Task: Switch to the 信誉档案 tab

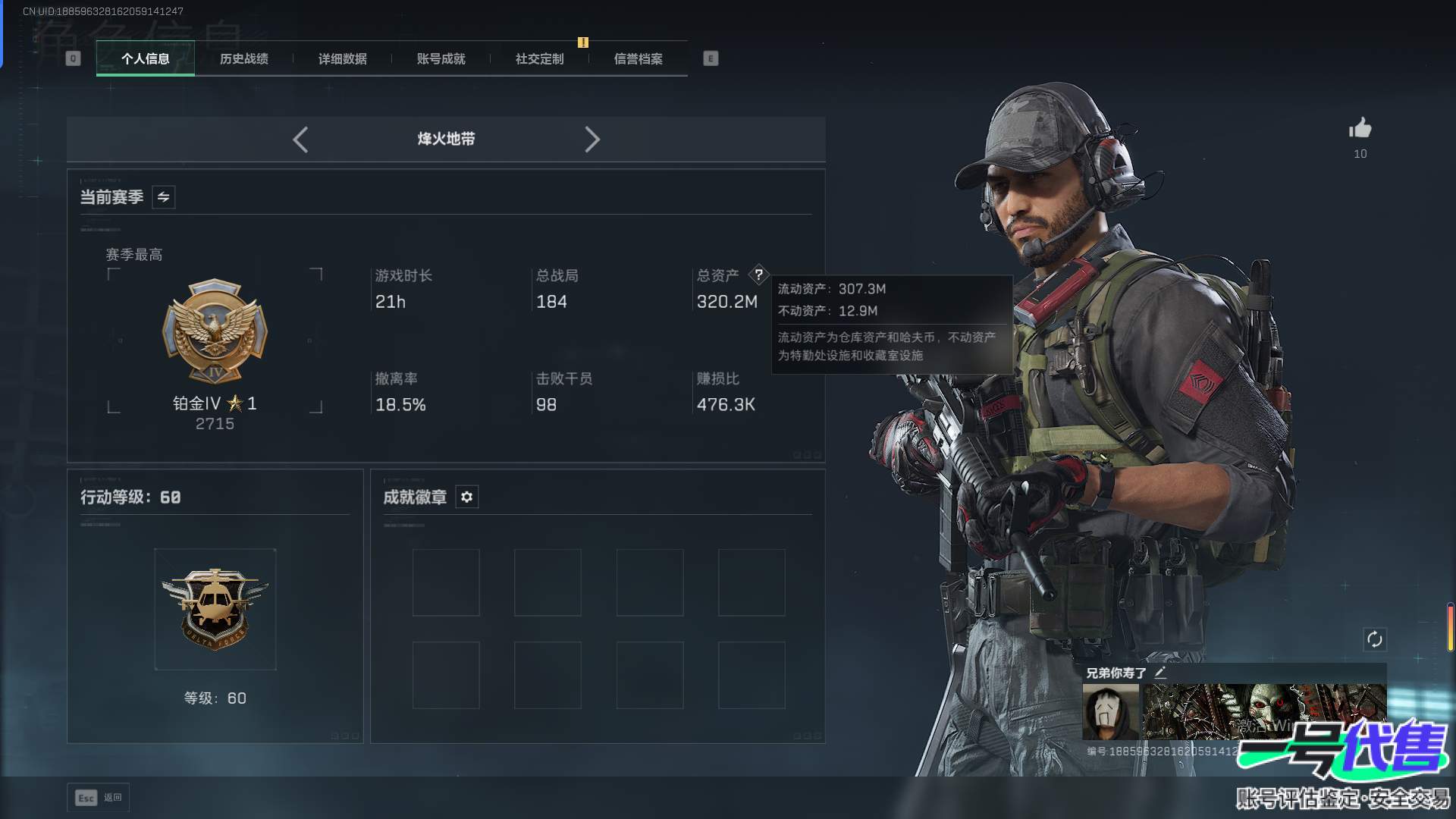Action: coord(638,58)
